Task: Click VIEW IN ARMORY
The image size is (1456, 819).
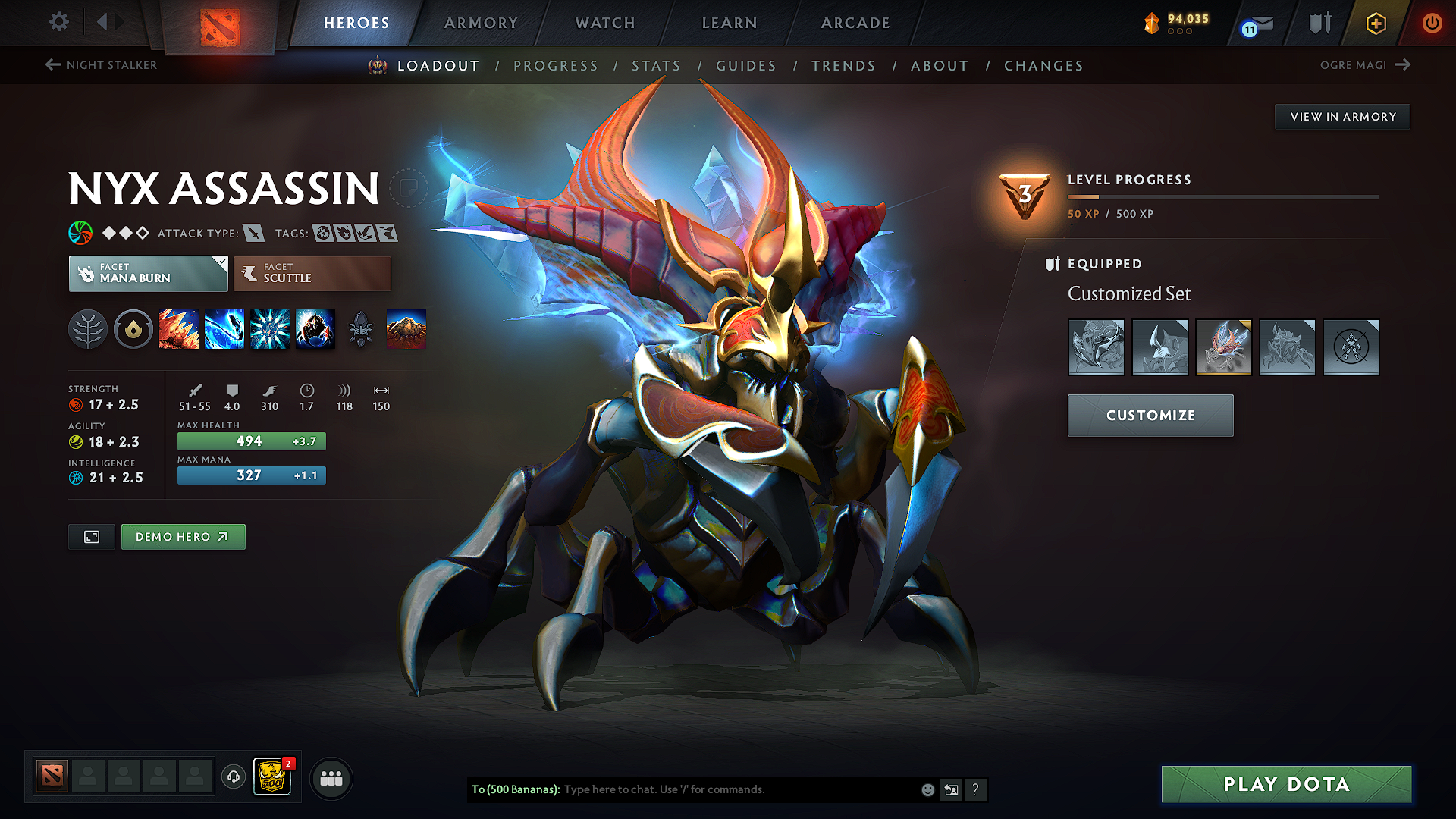Action: pyautogui.click(x=1342, y=116)
